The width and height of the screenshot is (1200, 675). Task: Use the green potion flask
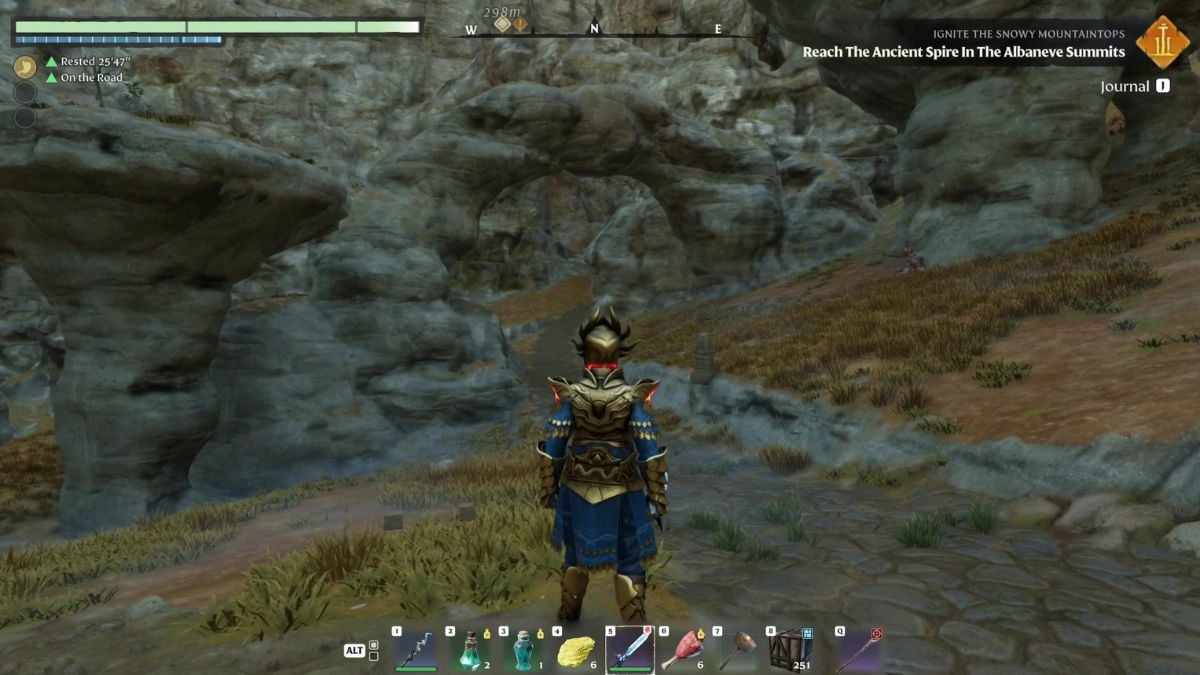(x=469, y=651)
